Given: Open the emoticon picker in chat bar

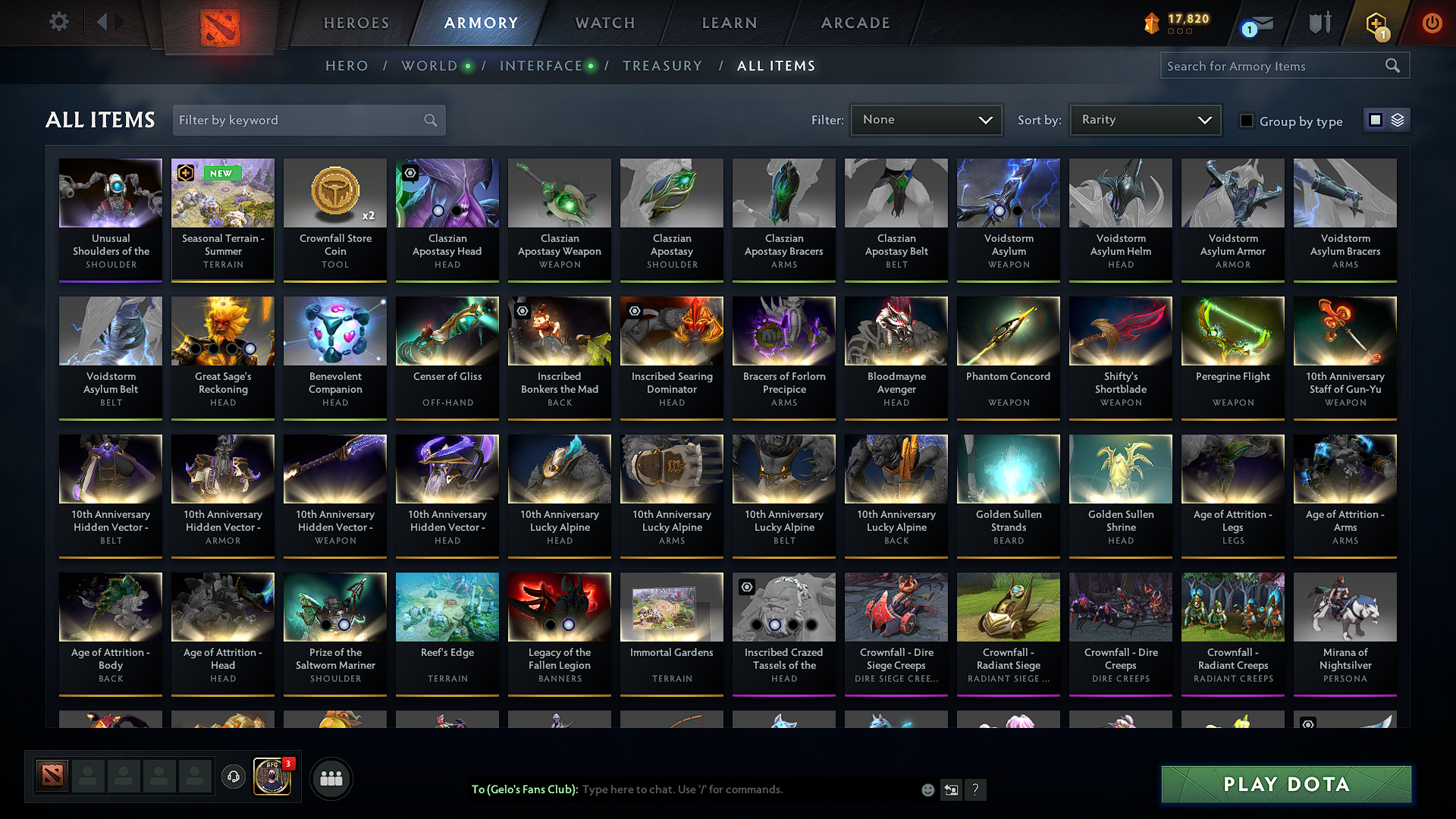Looking at the screenshot, I should pos(928,789).
